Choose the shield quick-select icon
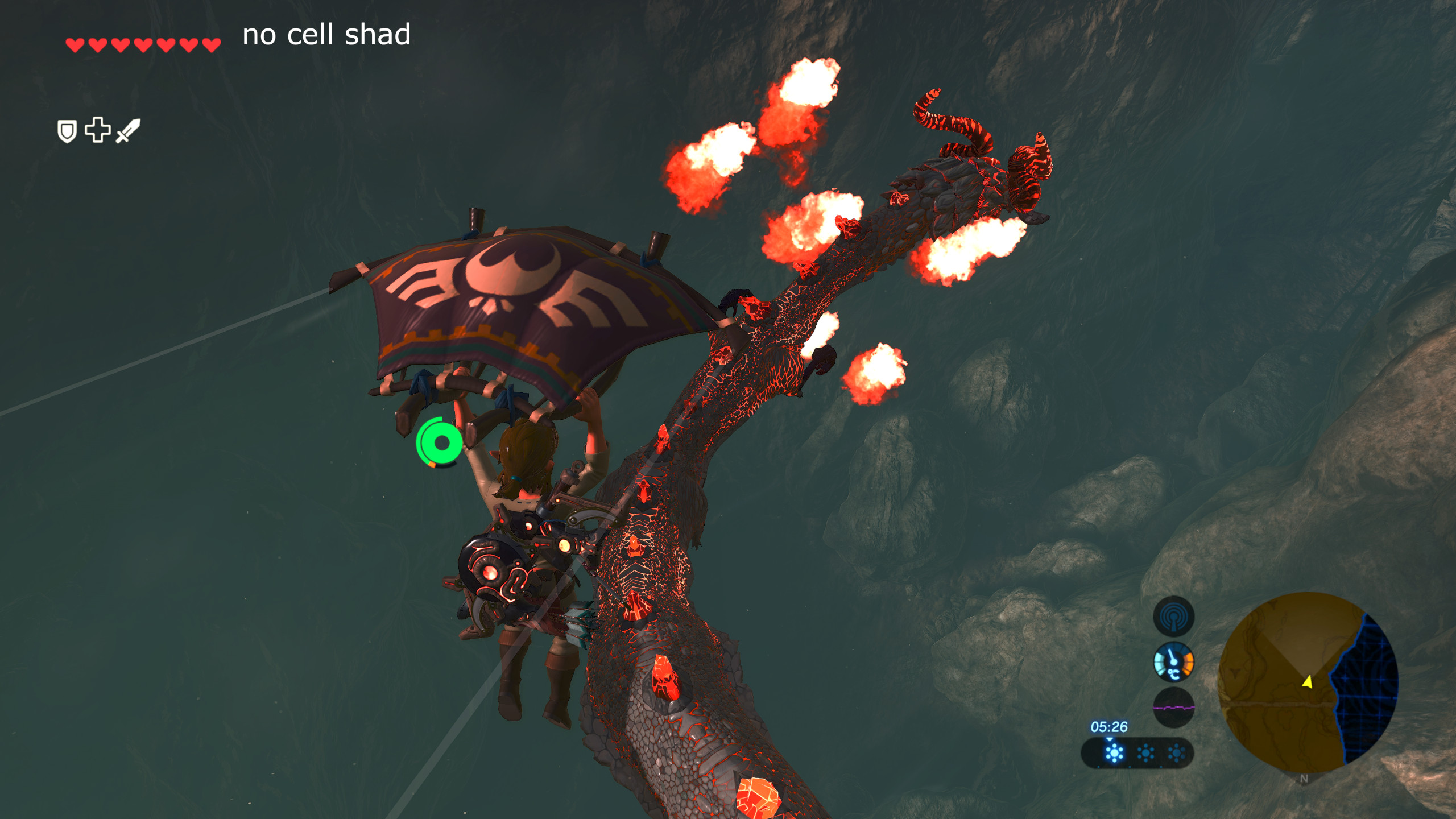1456x819 pixels. click(67, 131)
